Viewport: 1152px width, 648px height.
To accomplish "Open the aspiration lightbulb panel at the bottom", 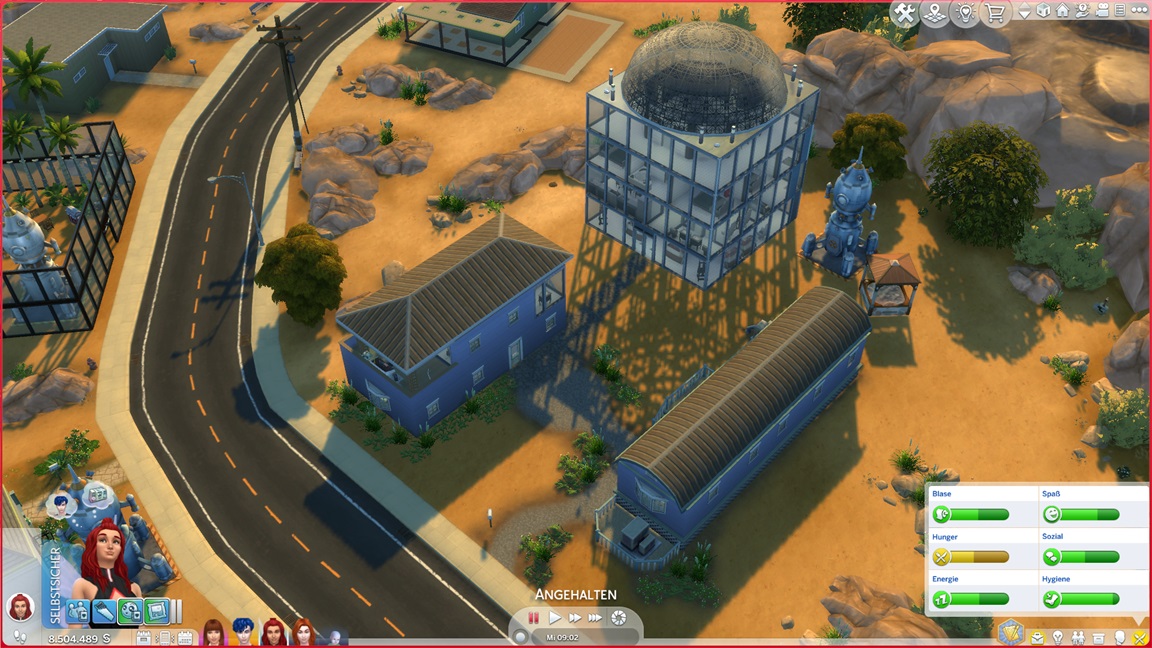I will (x=1058, y=637).
